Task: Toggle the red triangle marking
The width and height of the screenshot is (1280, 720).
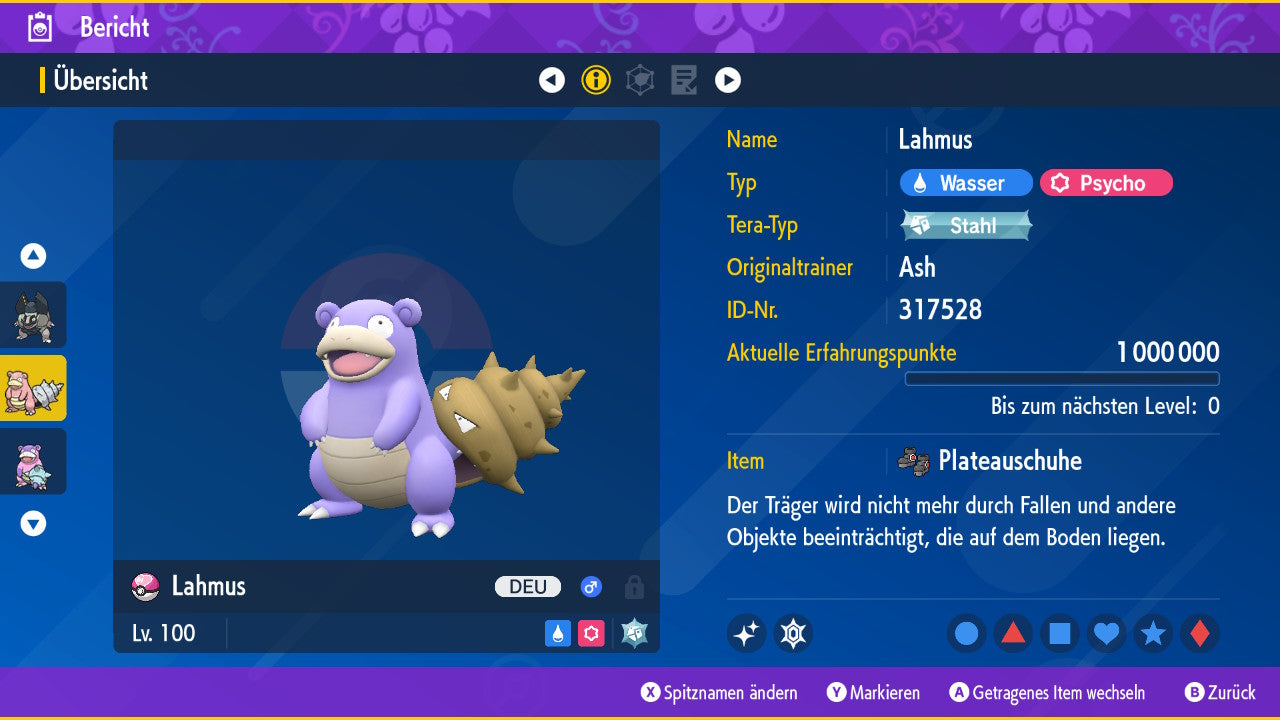Action: click(x=1013, y=633)
